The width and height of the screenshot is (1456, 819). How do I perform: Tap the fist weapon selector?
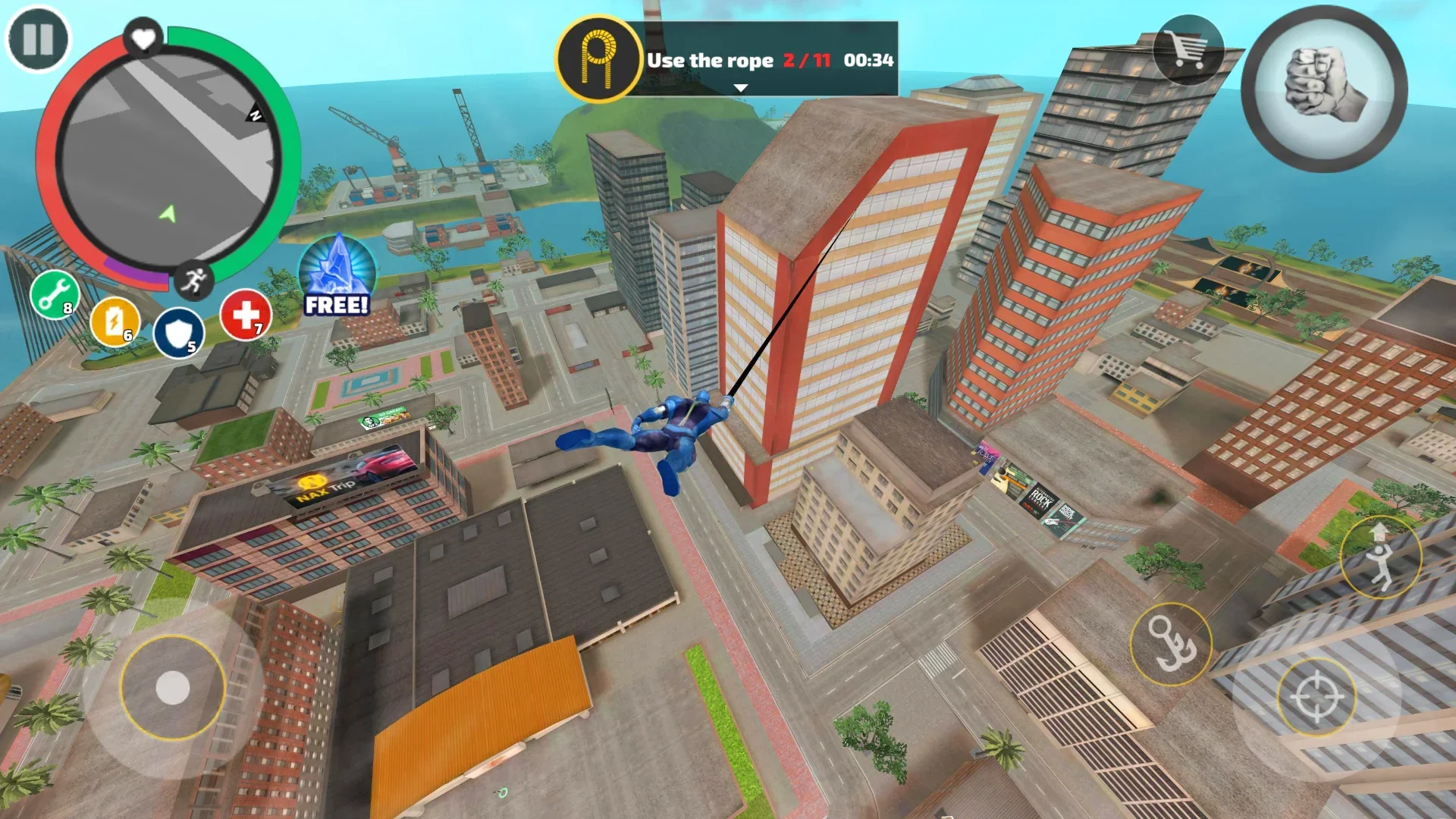(1324, 89)
